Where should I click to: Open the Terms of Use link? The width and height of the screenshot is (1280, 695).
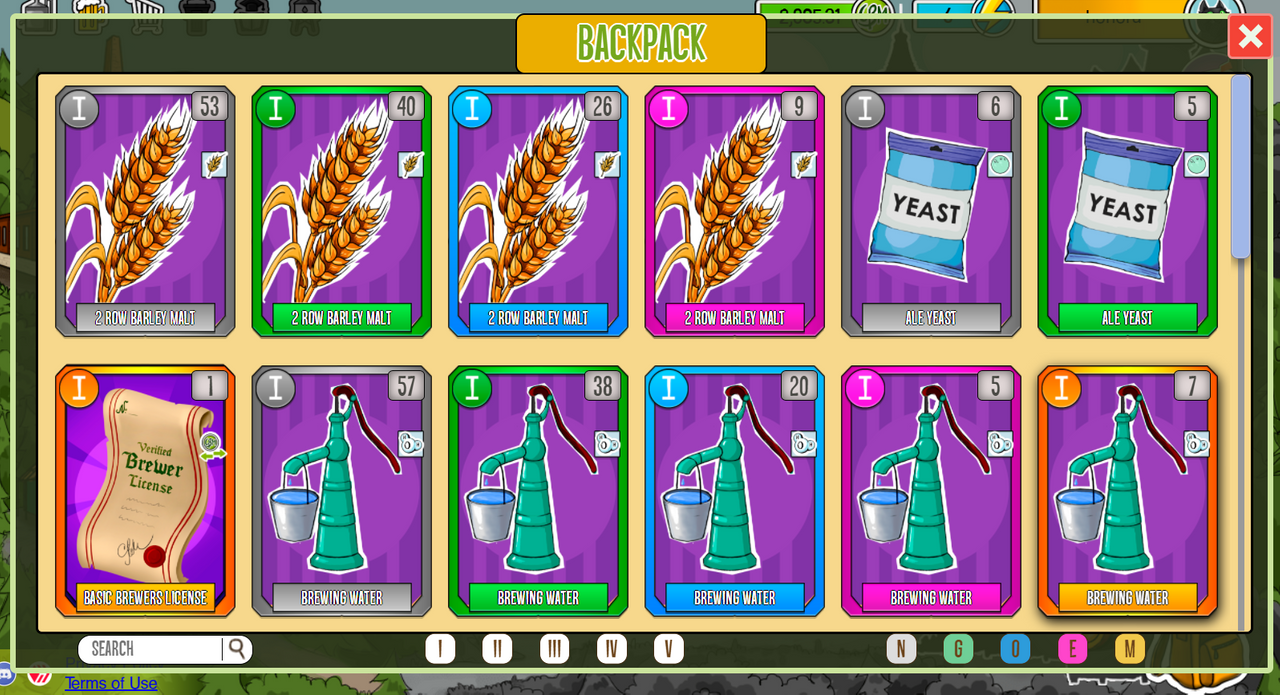pyautogui.click(x=111, y=684)
